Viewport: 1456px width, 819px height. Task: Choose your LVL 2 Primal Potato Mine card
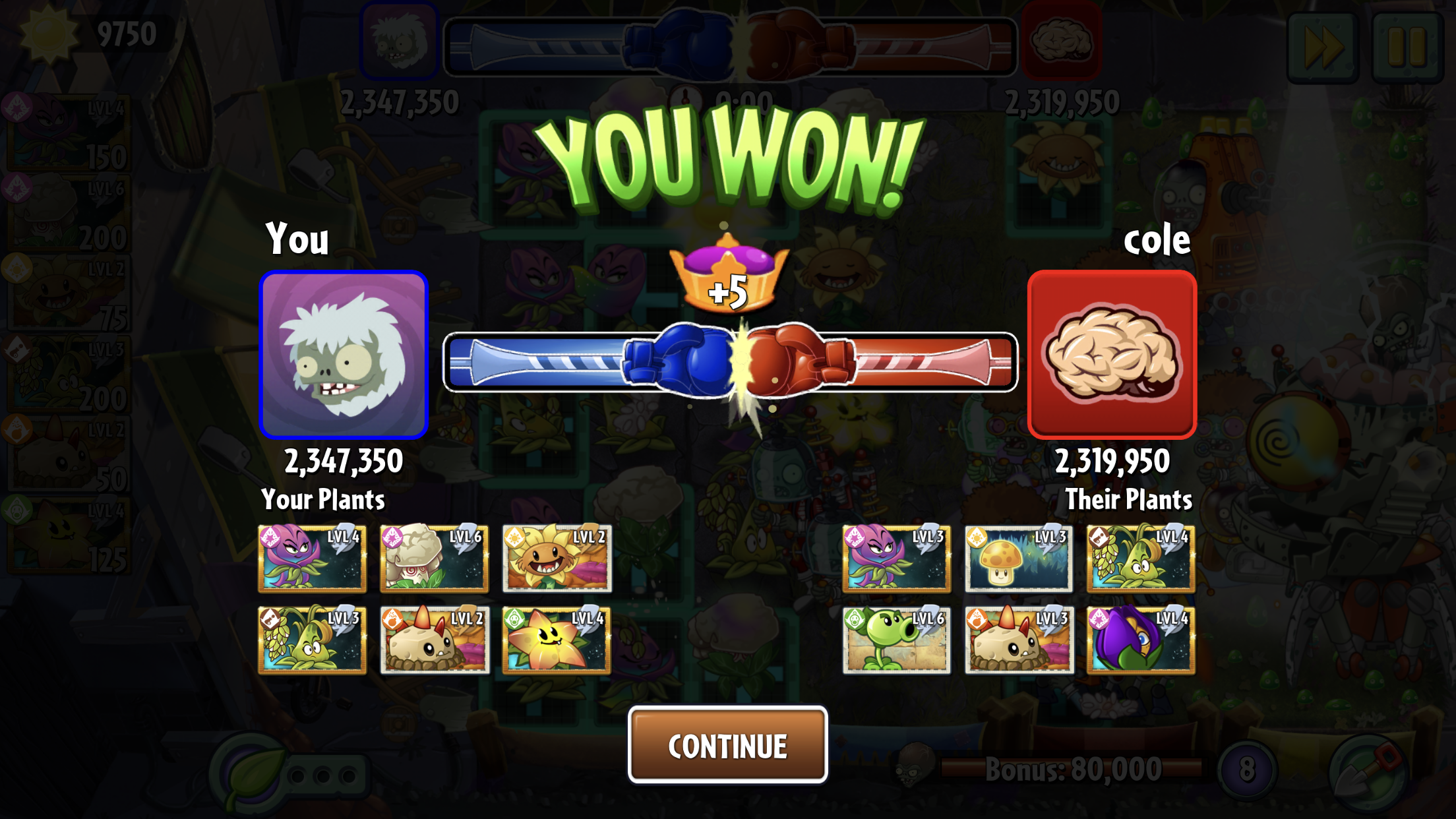click(x=434, y=640)
